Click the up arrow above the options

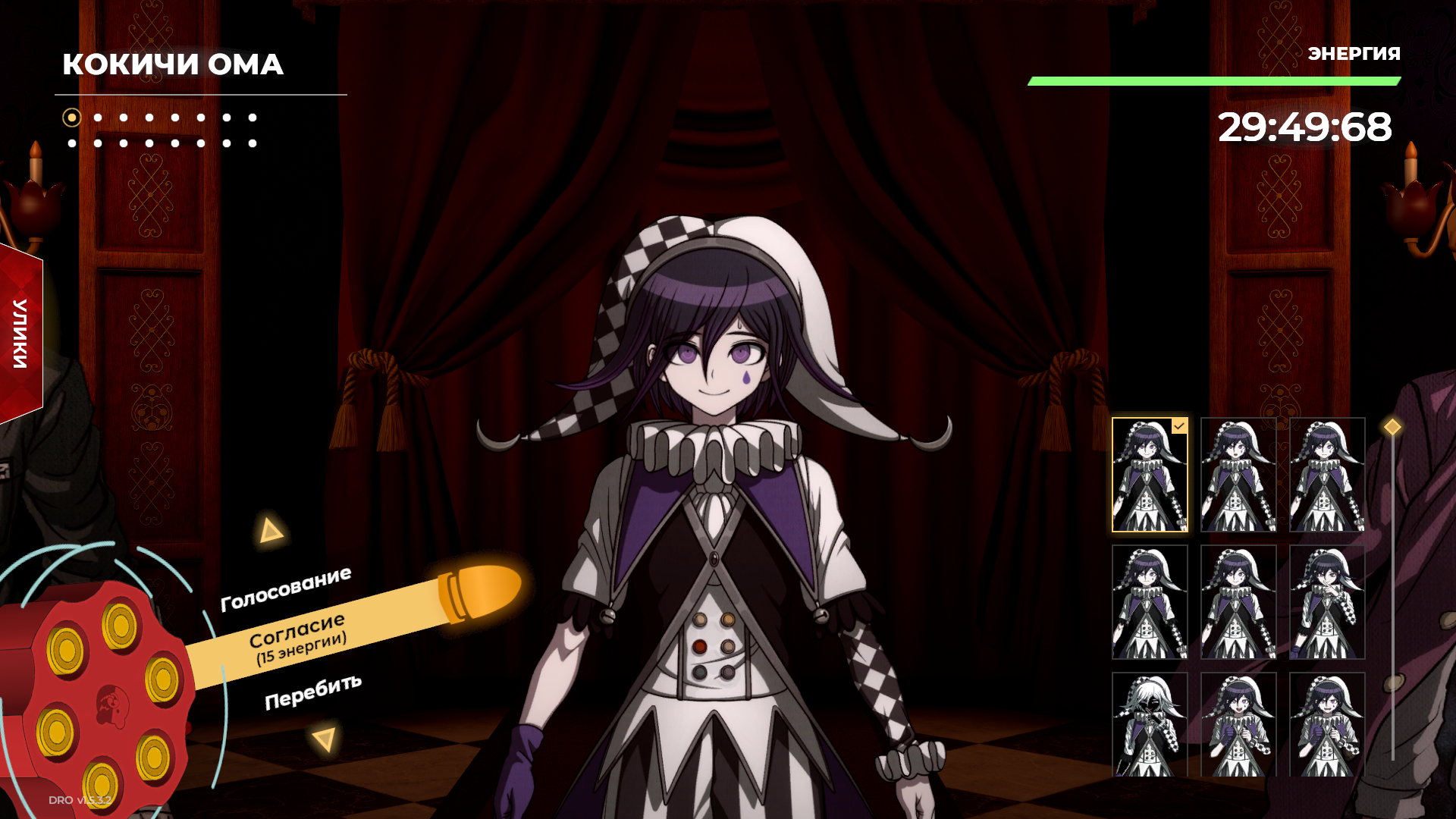270,530
